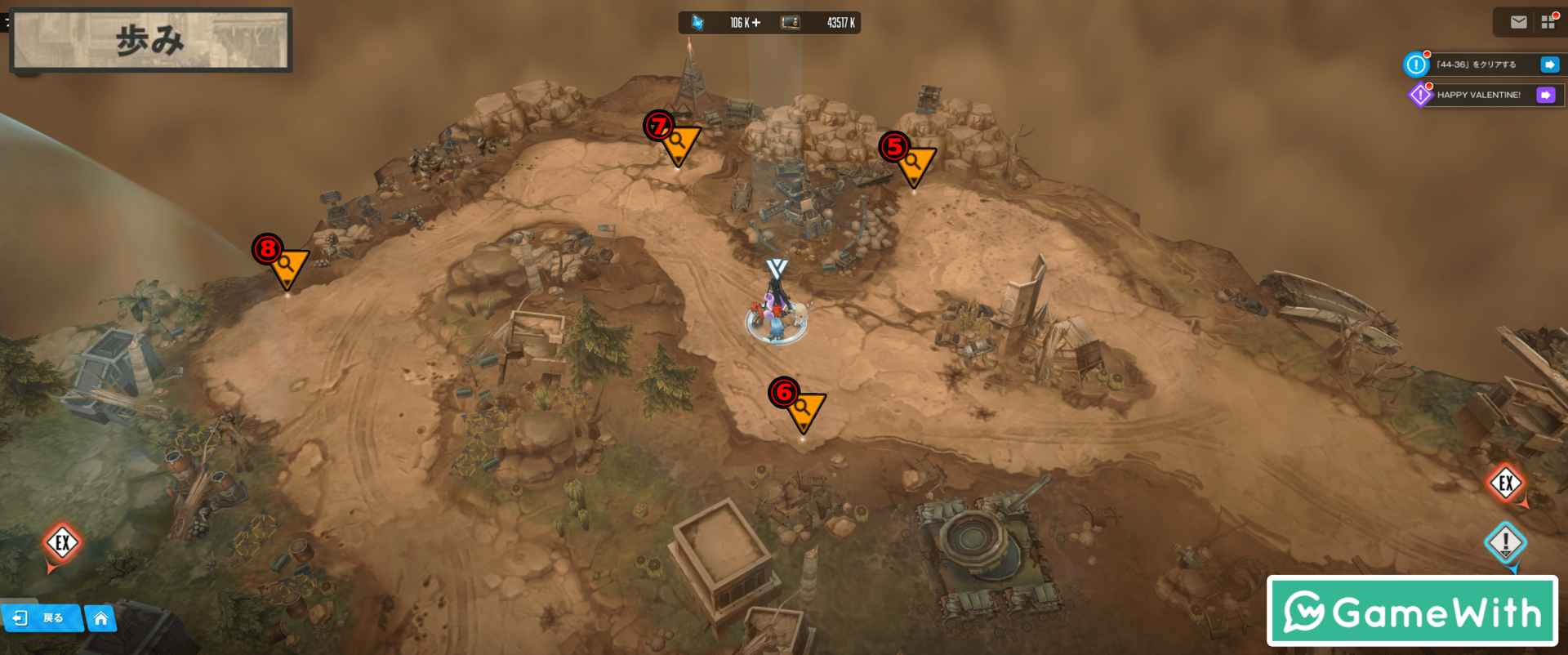The width and height of the screenshot is (1568, 655).
Task: Select search marker number 5
Action: click(914, 163)
